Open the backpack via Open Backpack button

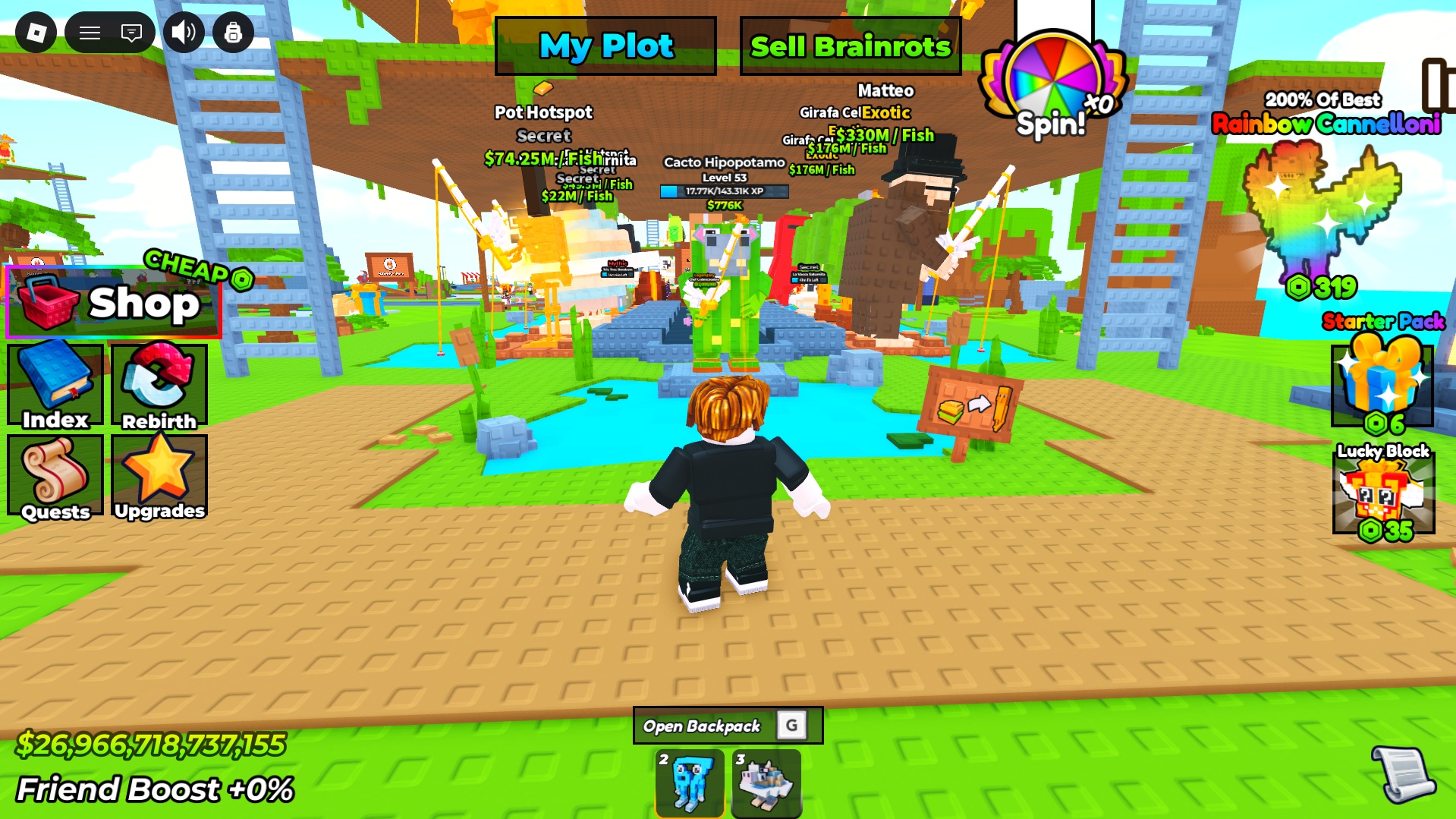(x=729, y=725)
